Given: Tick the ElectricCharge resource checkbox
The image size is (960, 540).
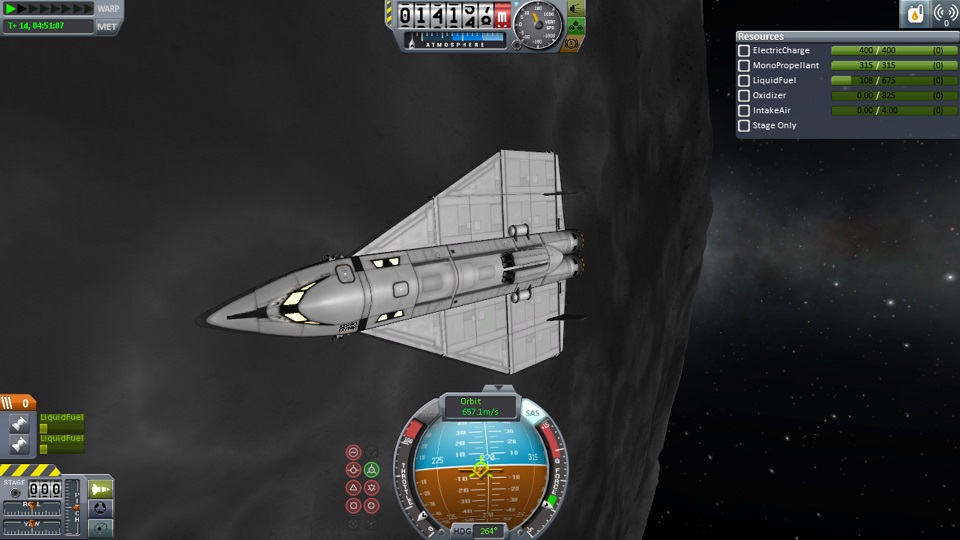Looking at the screenshot, I should [x=744, y=51].
